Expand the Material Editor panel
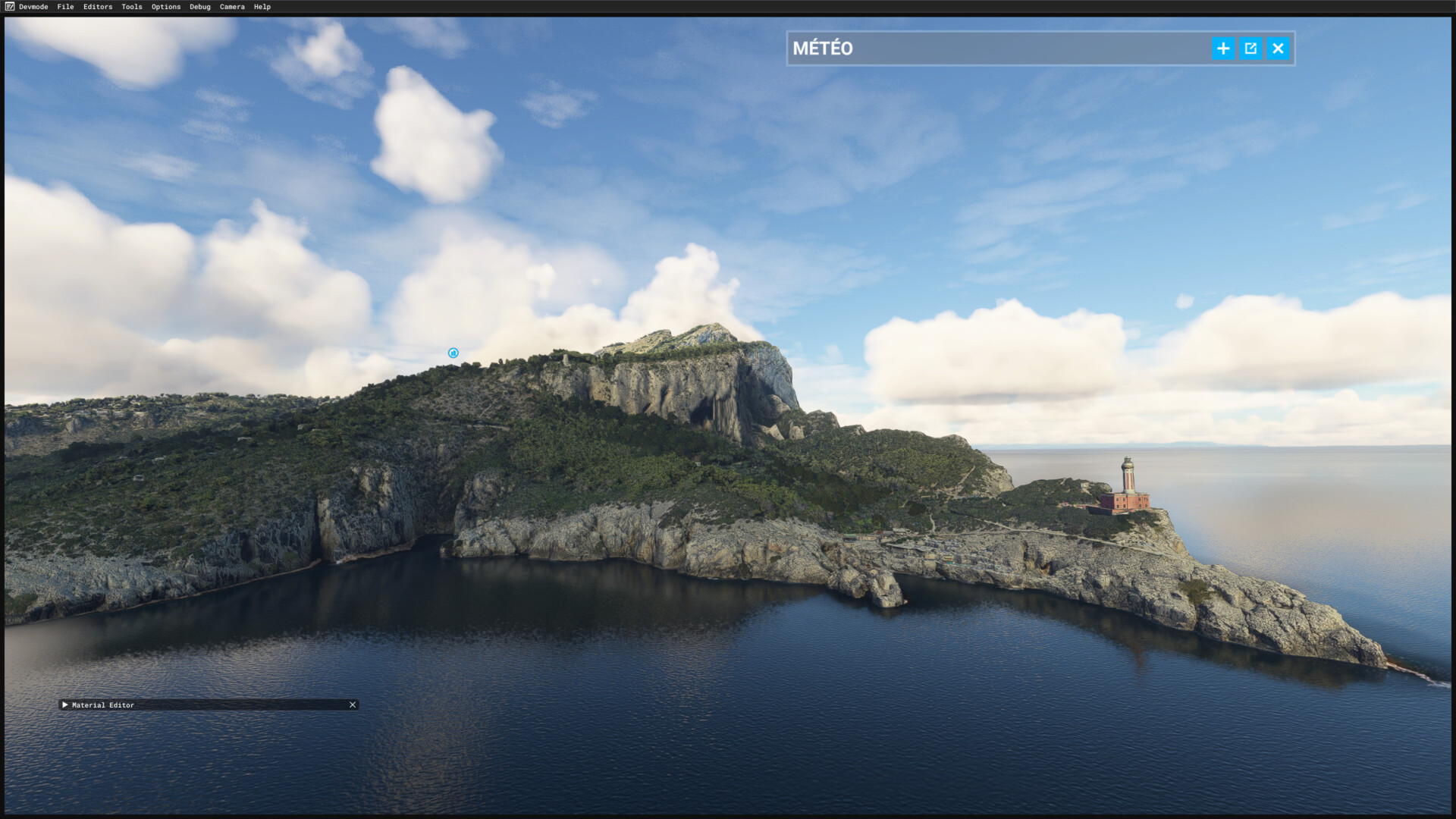 pos(65,705)
